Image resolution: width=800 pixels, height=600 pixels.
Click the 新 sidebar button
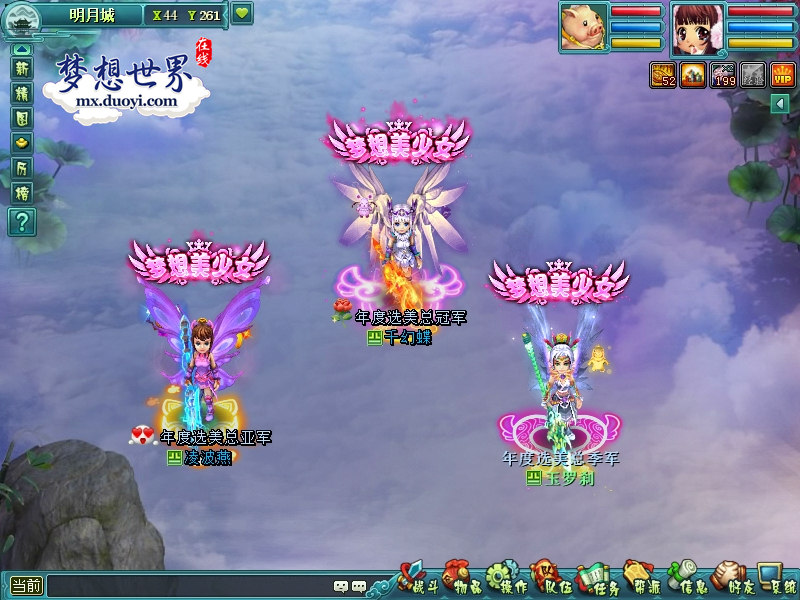[x=22, y=68]
